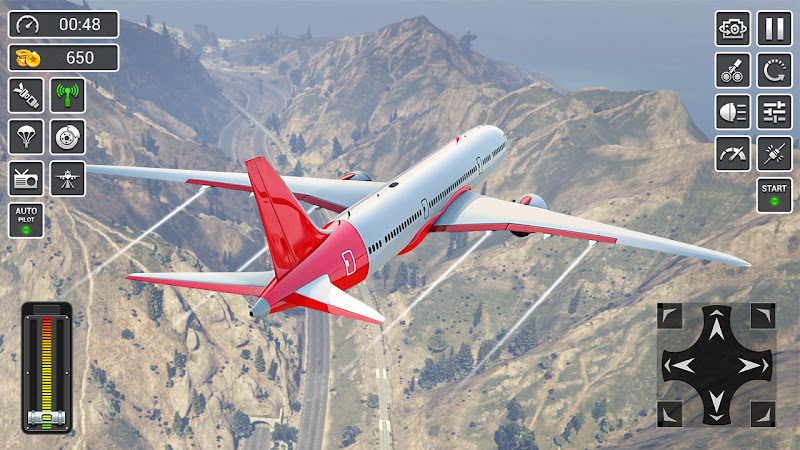Click the circular restart arrow button

(x=774, y=70)
